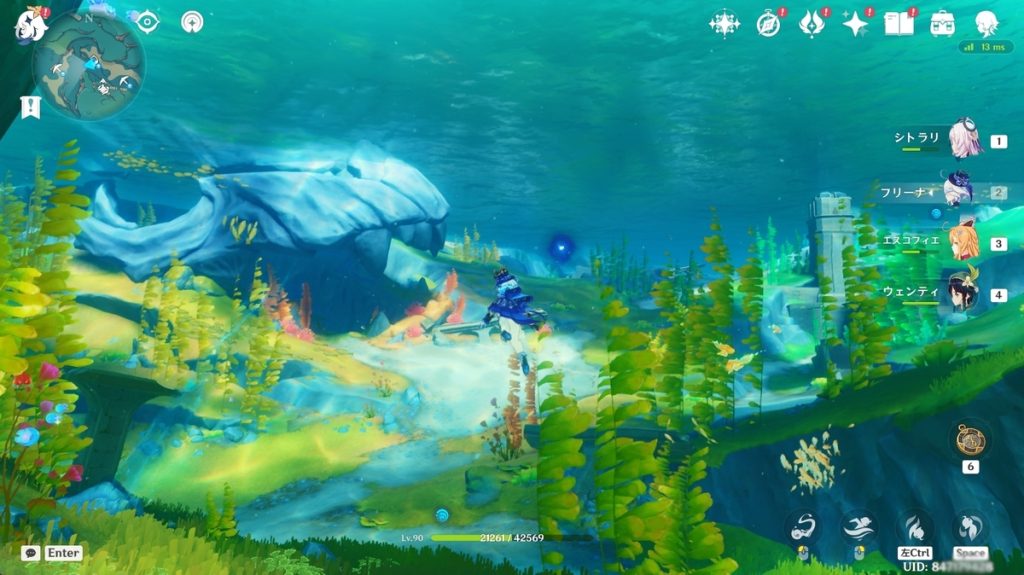Open the Paimon main menu

tap(30, 25)
